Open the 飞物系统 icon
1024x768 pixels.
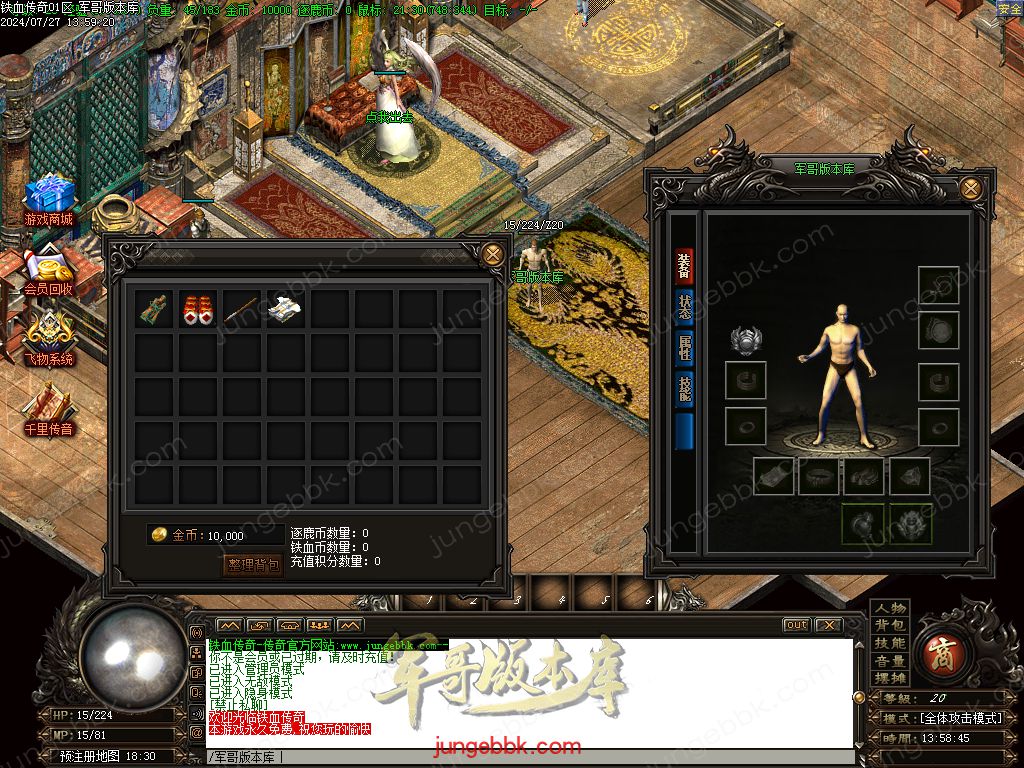(49, 338)
